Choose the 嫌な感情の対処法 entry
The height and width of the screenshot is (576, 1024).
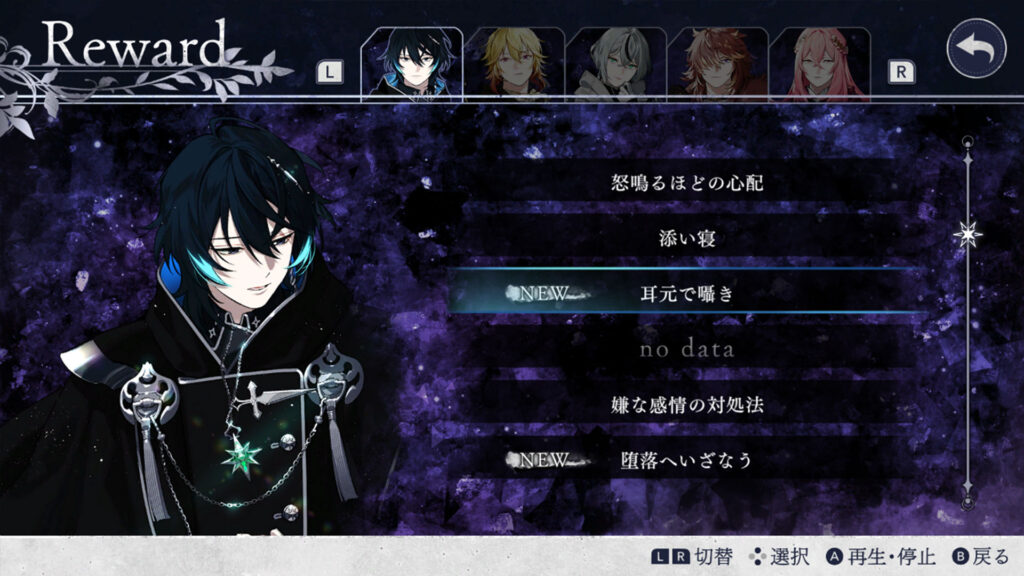680,405
